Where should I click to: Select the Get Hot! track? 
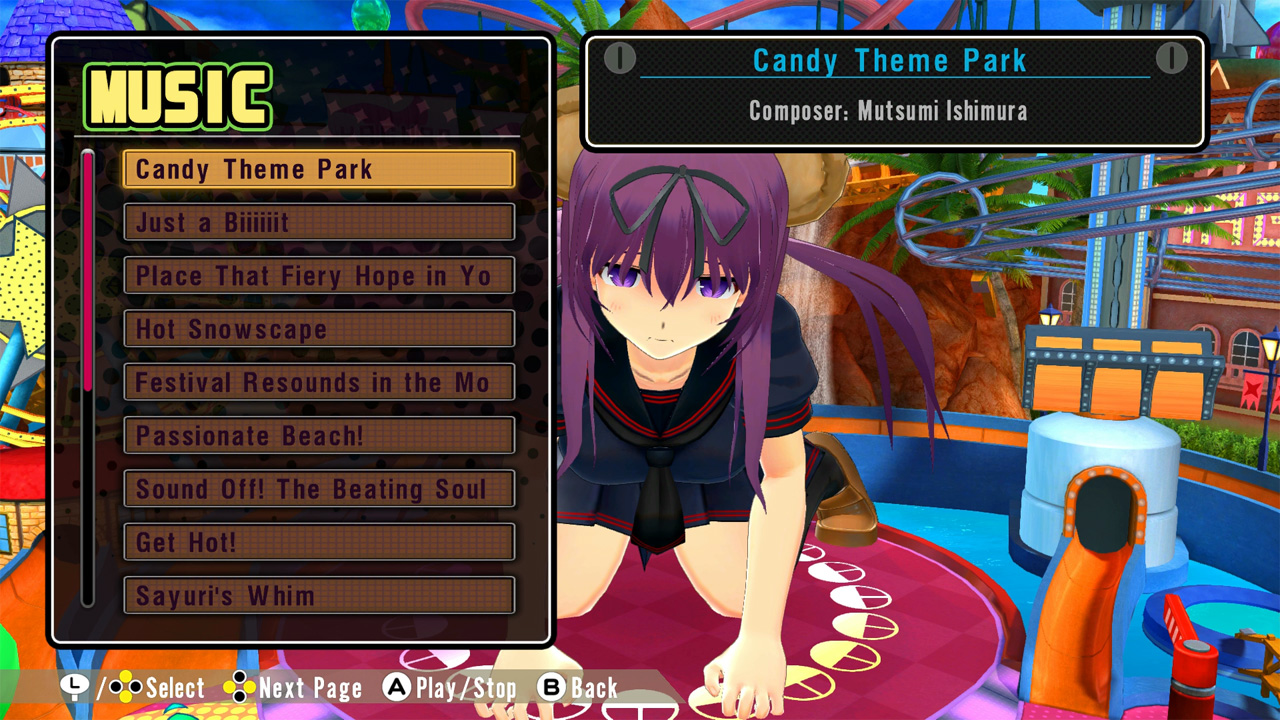pos(318,543)
